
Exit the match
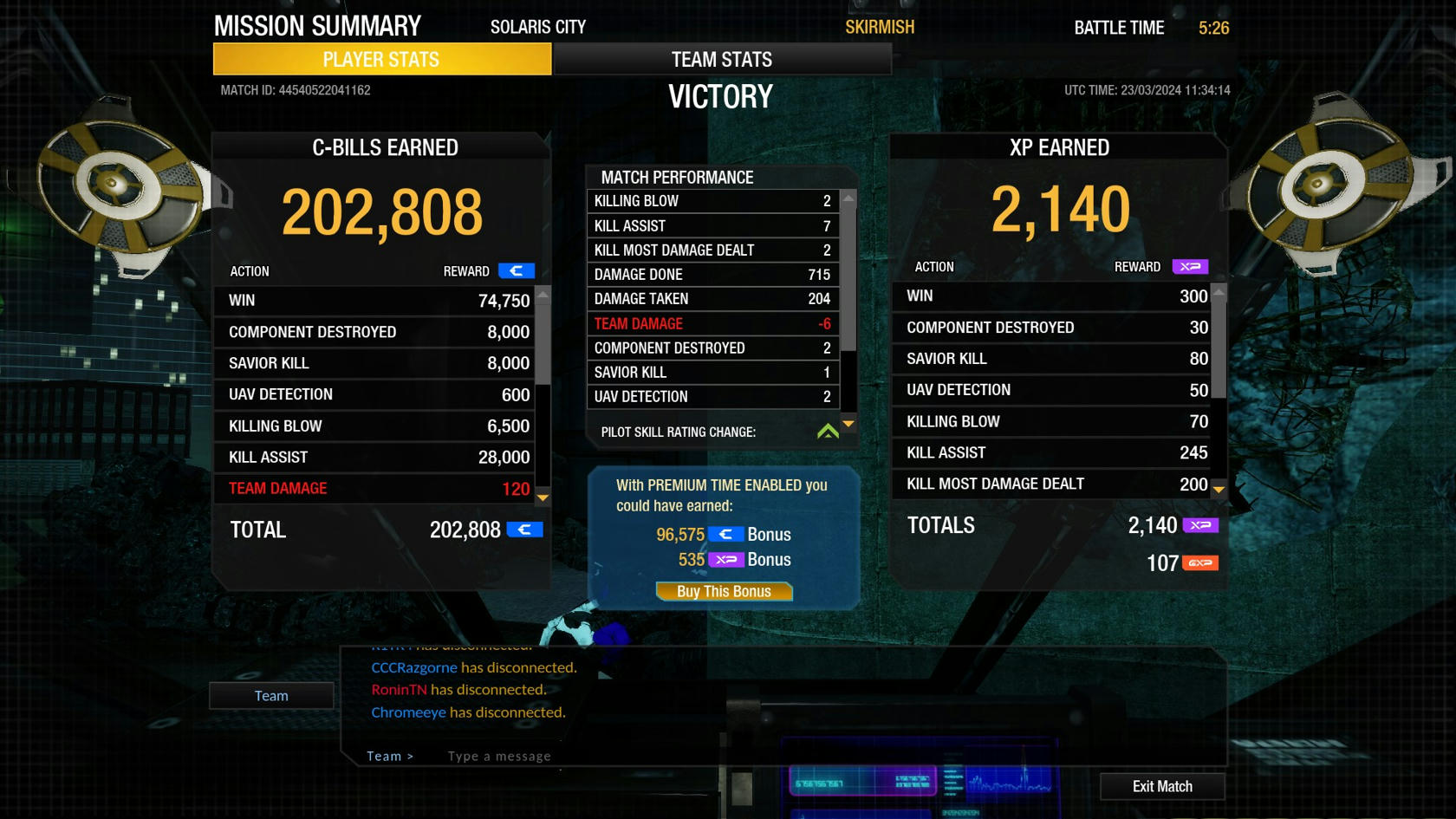coord(1161,786)
